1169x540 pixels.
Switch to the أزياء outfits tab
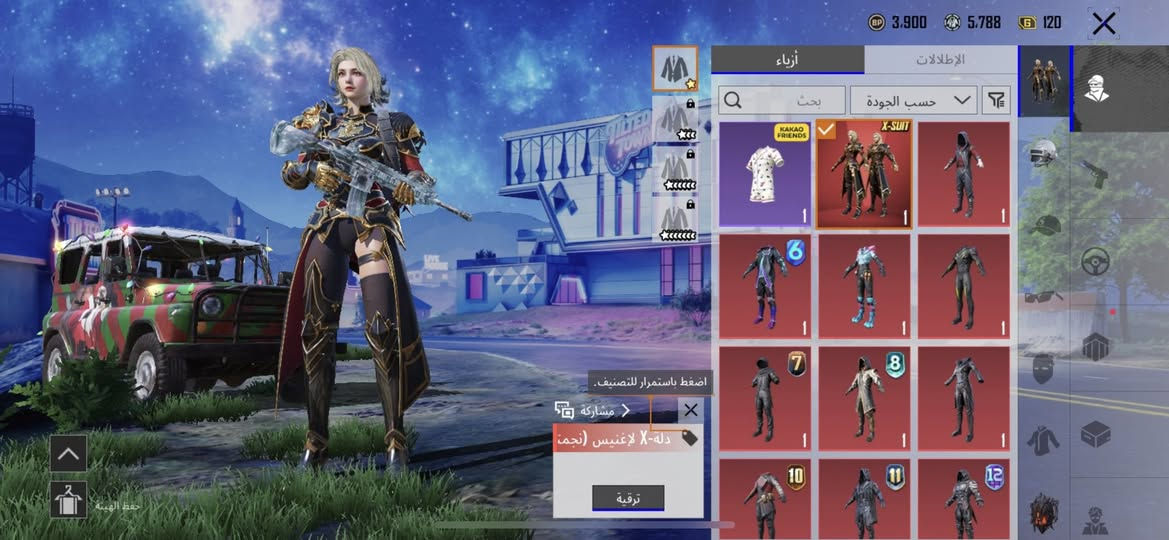(787, 59)
